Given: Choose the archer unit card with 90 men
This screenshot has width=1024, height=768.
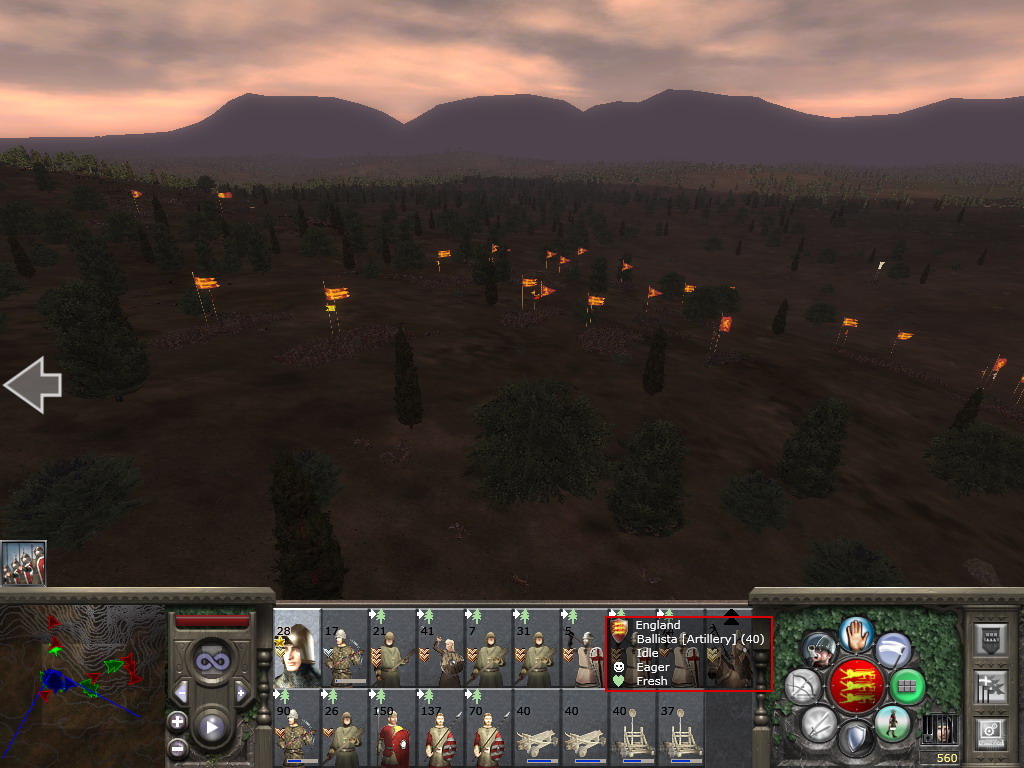Looking at the screenshot, I should [297, 729].
